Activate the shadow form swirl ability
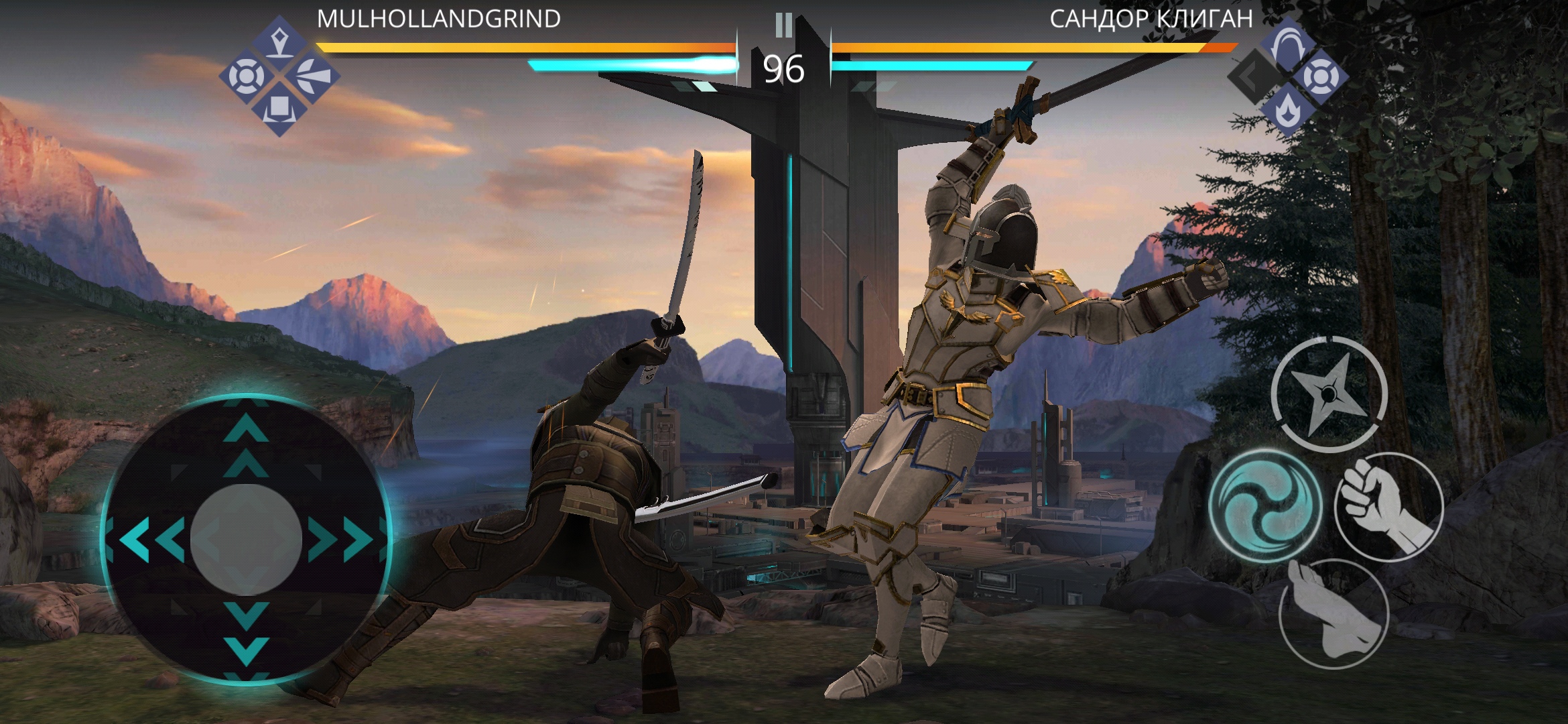 1265,505
